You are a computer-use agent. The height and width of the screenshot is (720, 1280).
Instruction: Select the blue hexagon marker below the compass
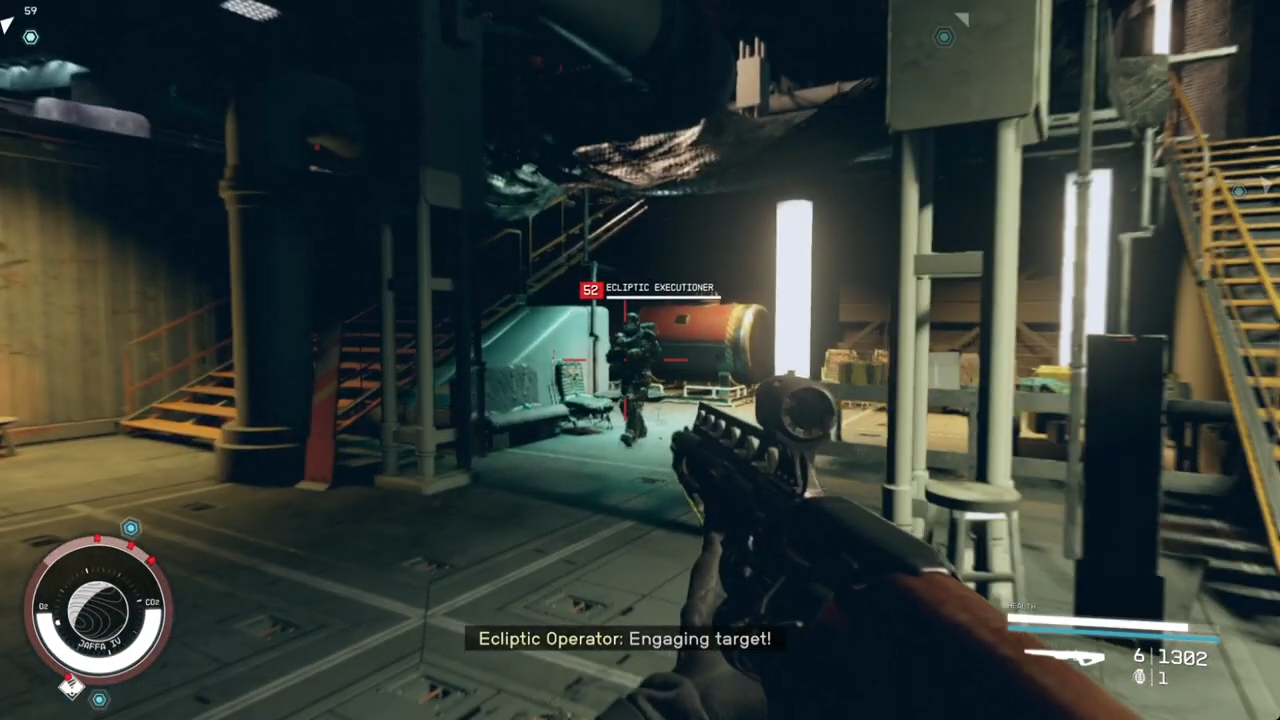point(99,700)
